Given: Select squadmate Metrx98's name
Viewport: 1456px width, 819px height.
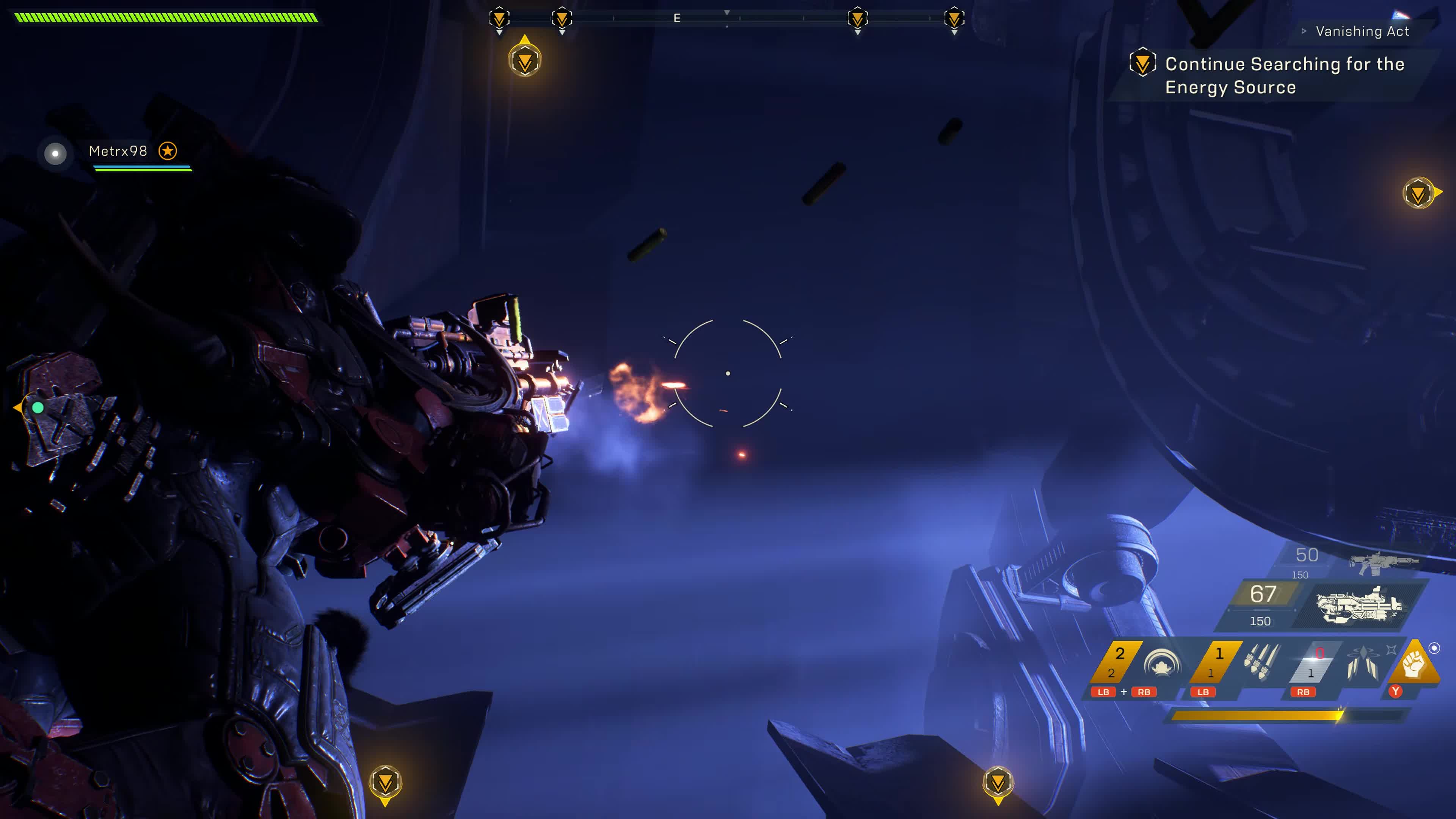Looking at the screenshot, I should tap(118, 151).
